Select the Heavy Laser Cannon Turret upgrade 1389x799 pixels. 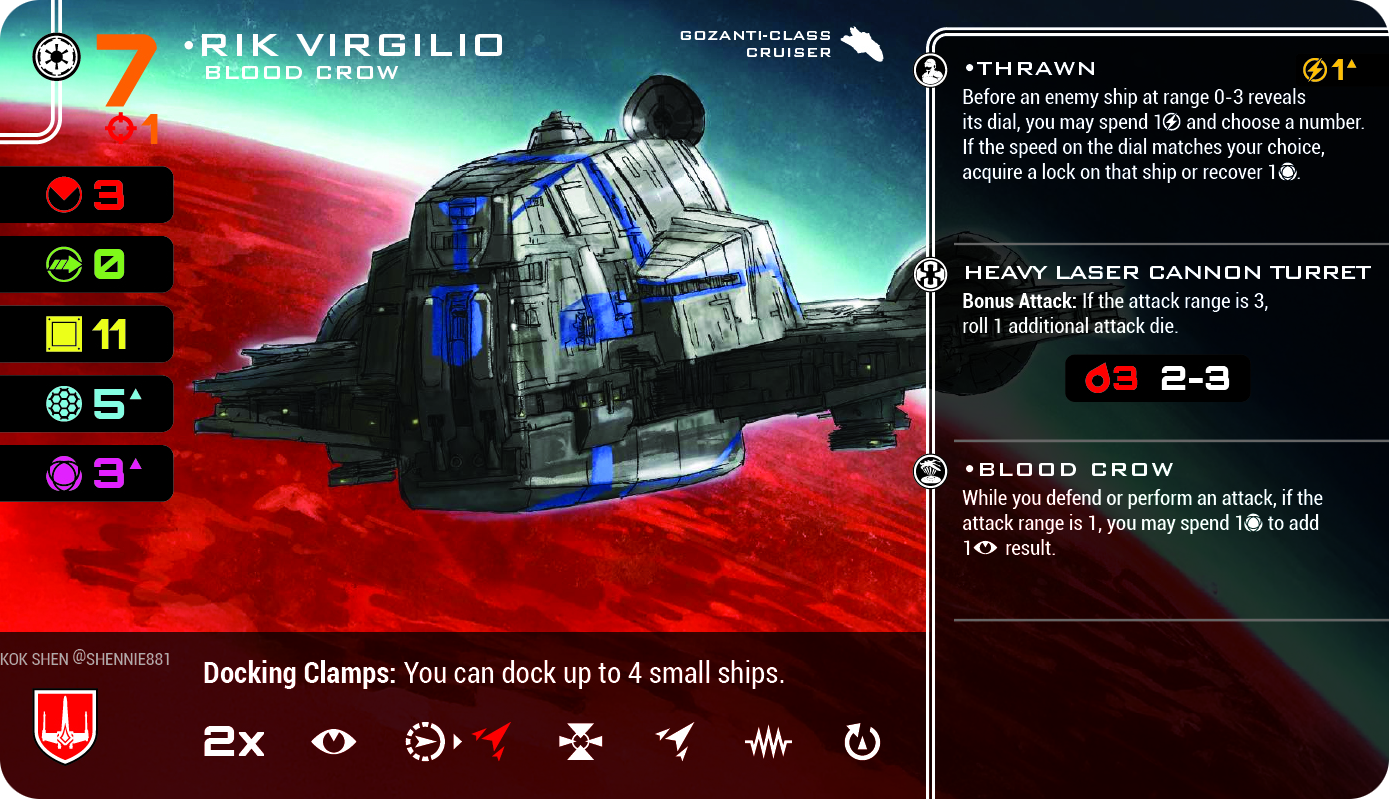pos(1166,272)
